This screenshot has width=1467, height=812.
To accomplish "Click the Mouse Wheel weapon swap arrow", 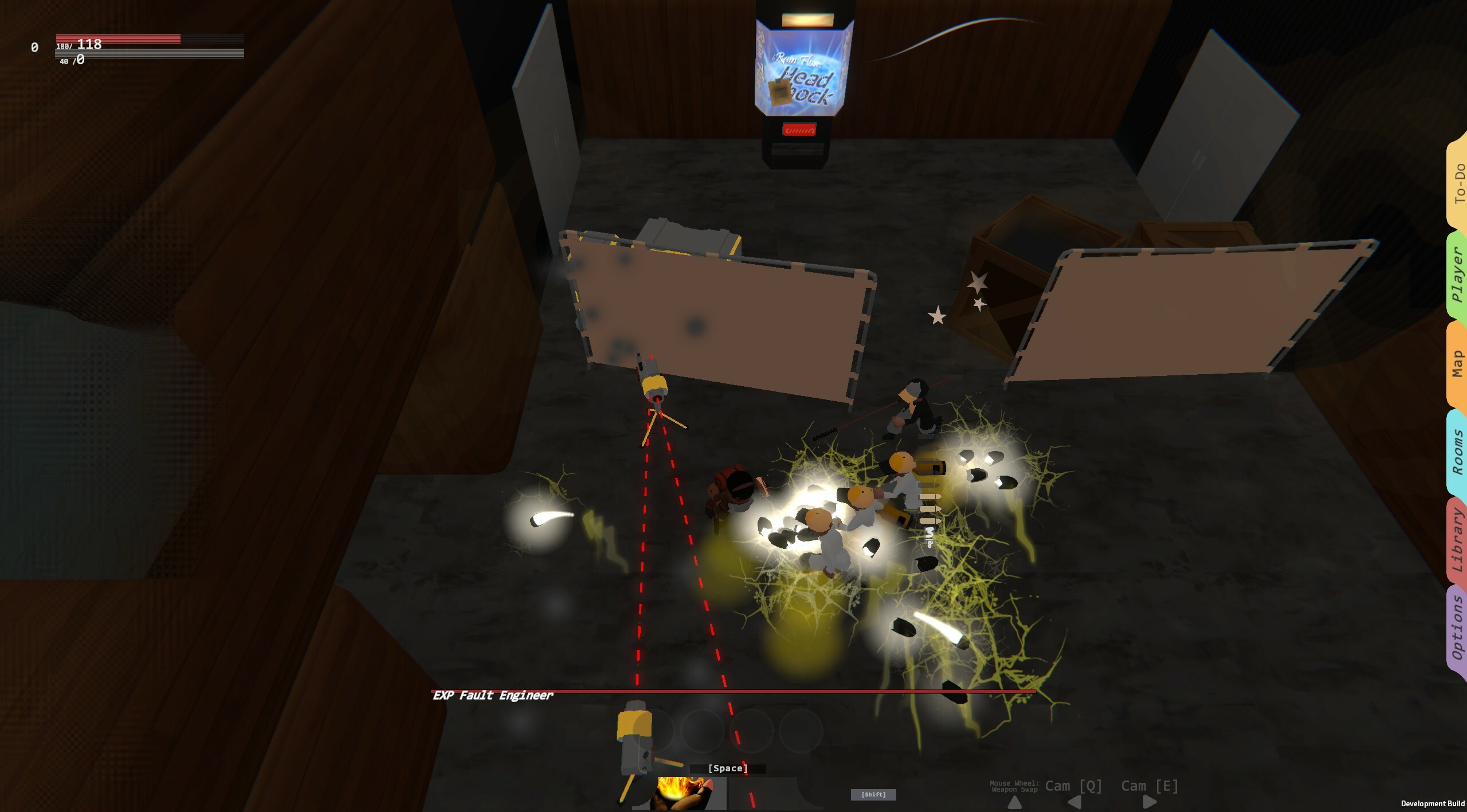I will tap(1015, 803).
